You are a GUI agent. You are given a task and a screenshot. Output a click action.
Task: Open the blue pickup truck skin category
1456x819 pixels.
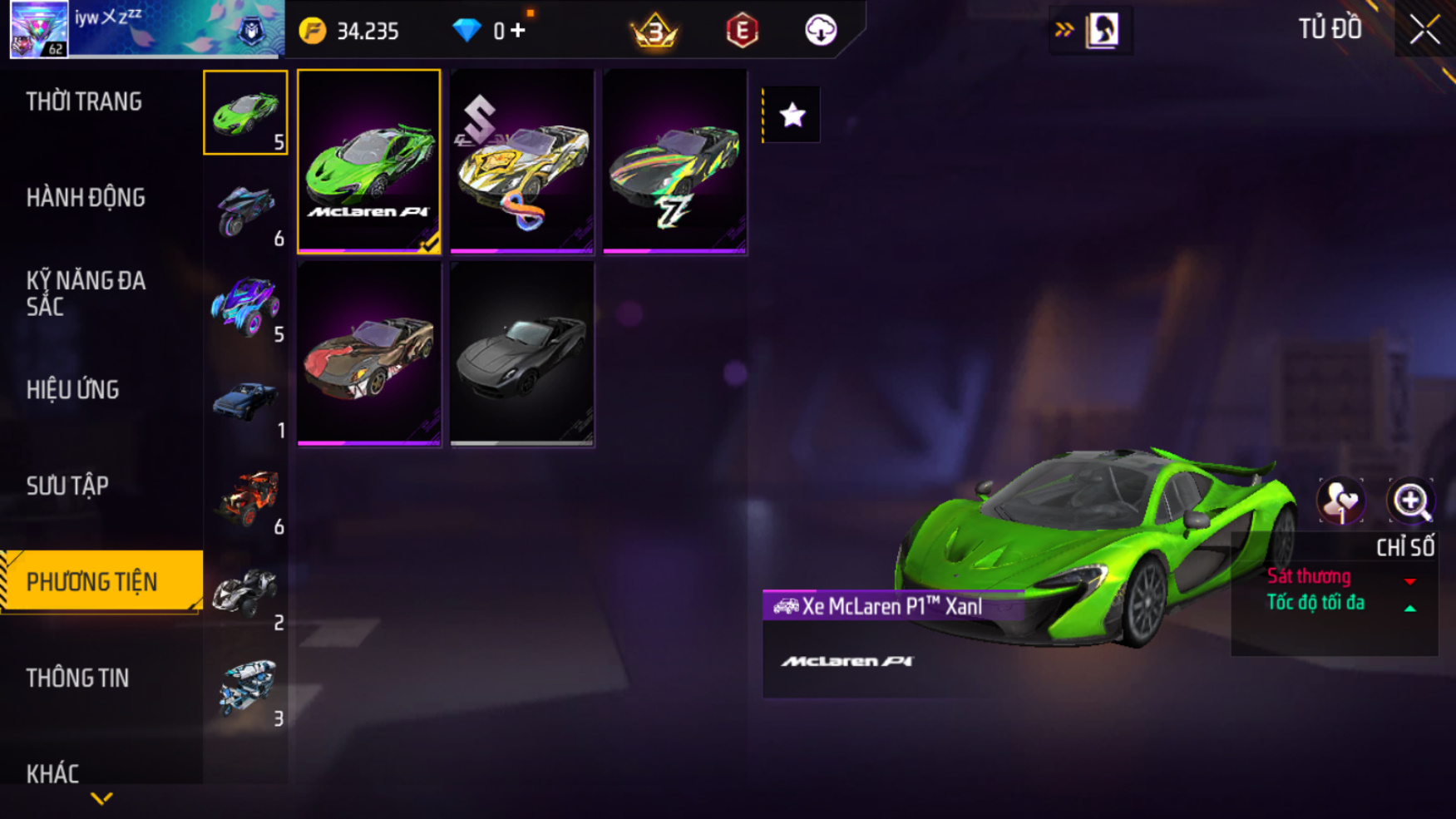click(245, 402)
